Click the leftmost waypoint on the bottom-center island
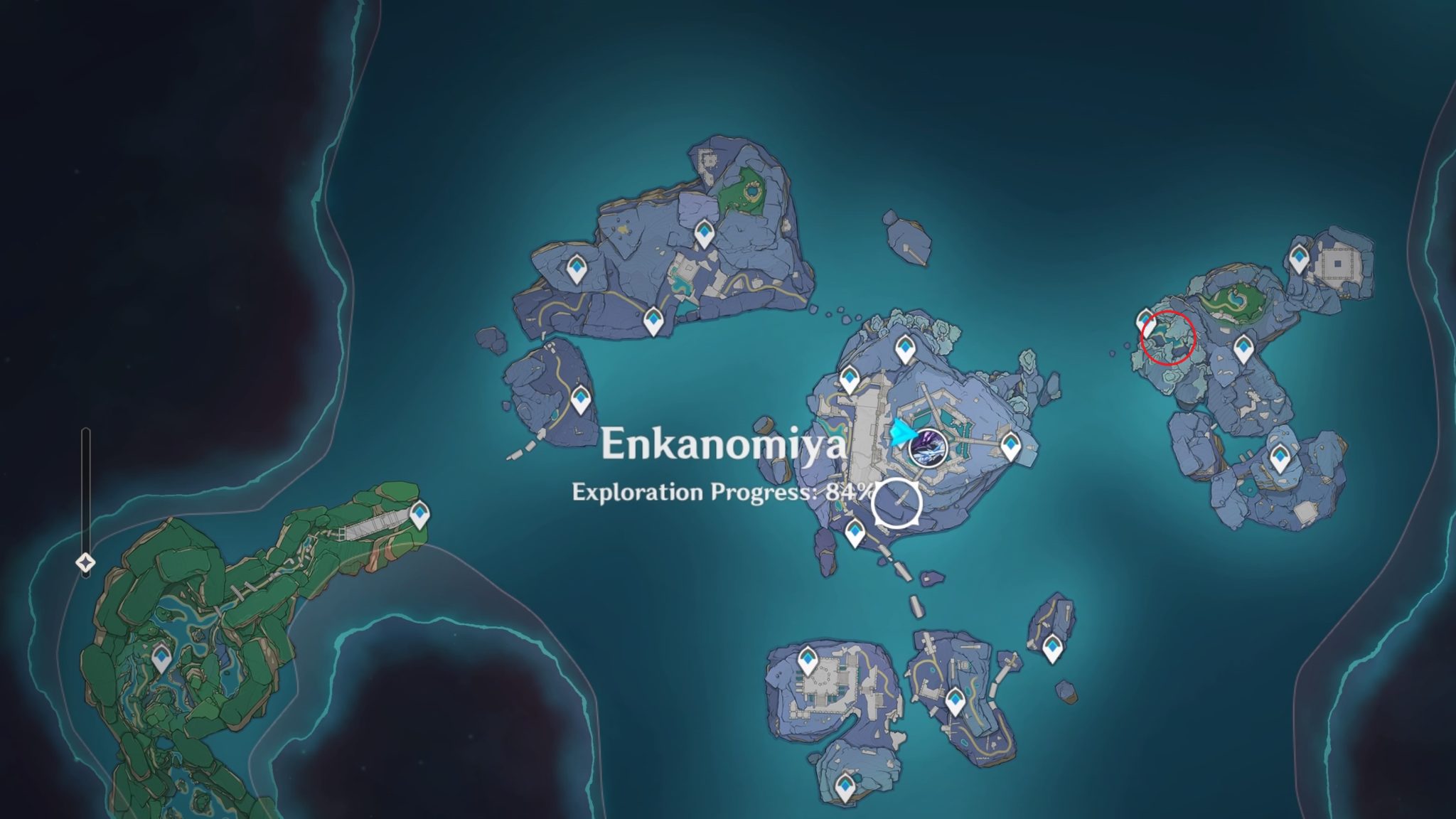 (x=807, y=659)
